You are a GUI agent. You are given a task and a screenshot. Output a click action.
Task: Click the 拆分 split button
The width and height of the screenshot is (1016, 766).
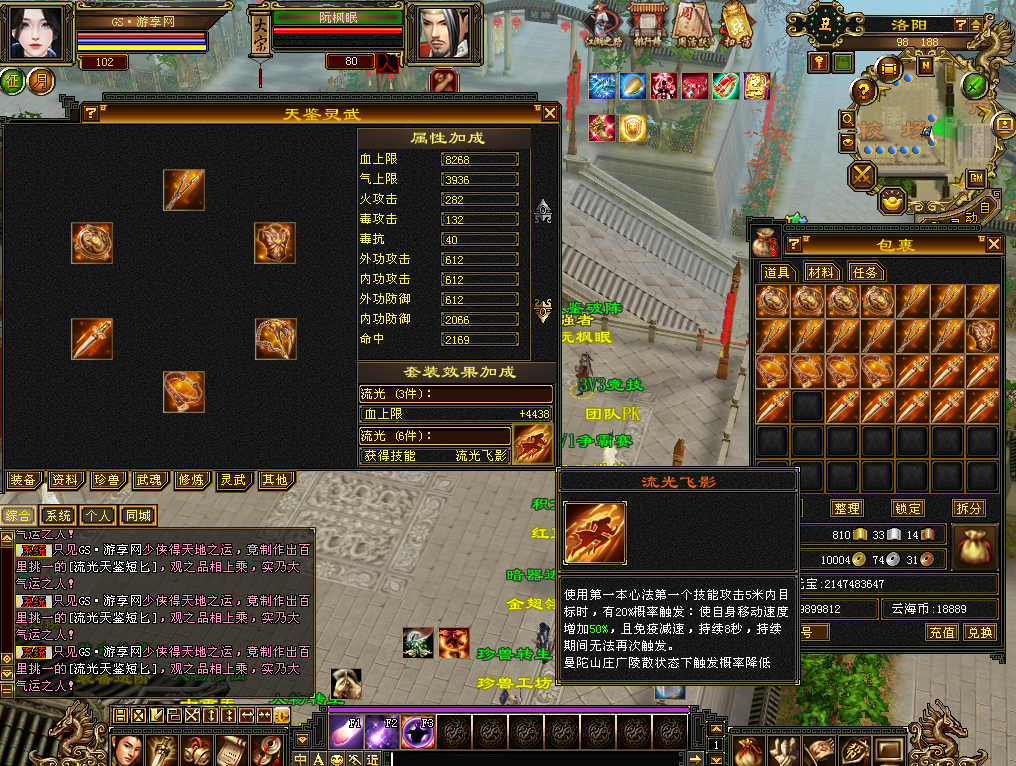[967, 508]
